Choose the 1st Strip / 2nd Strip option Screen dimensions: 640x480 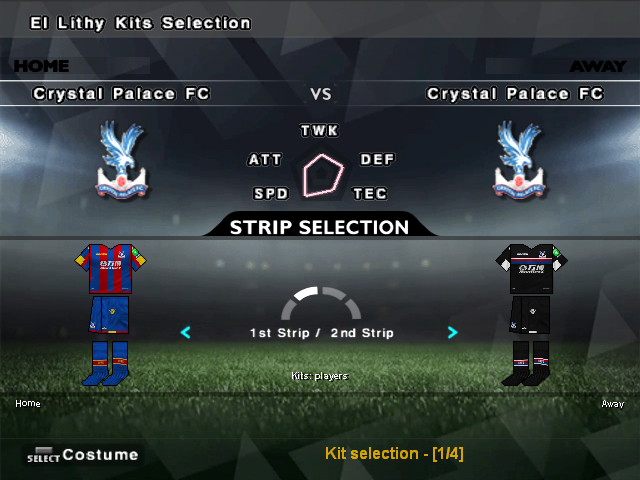click(x=321, y=333)
